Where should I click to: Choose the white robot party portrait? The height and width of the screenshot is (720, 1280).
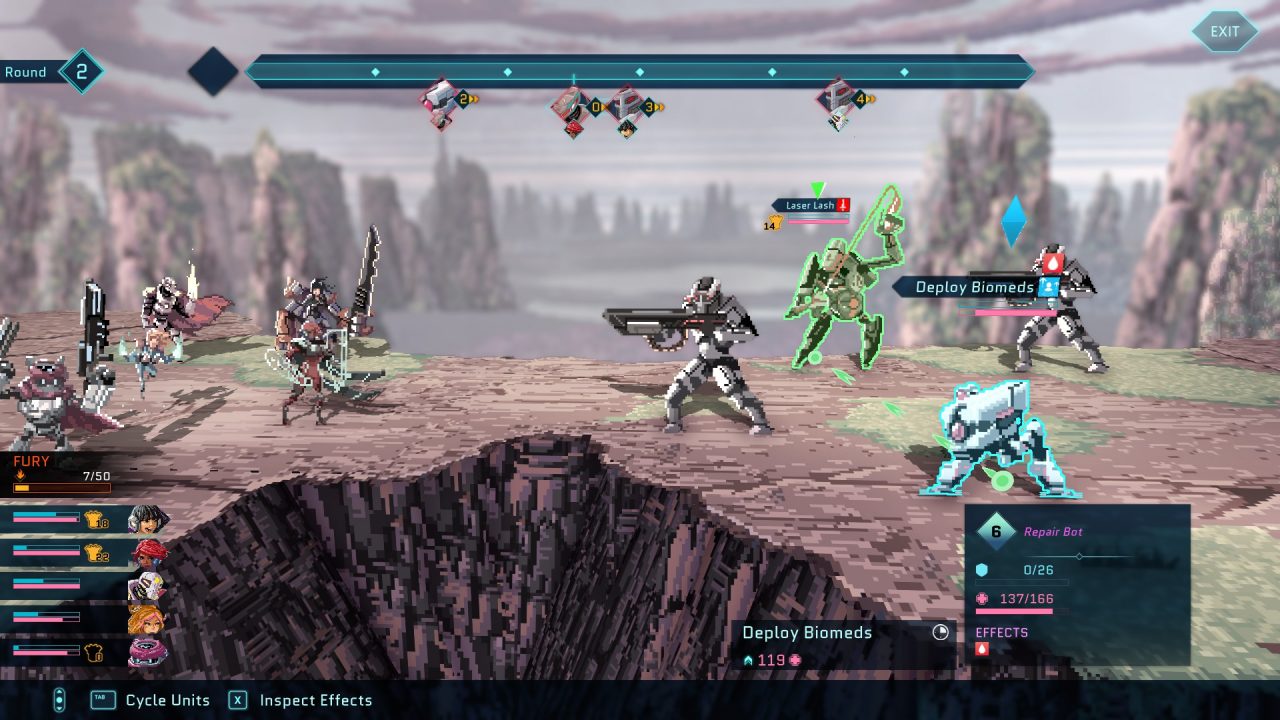tap(146, 585)
